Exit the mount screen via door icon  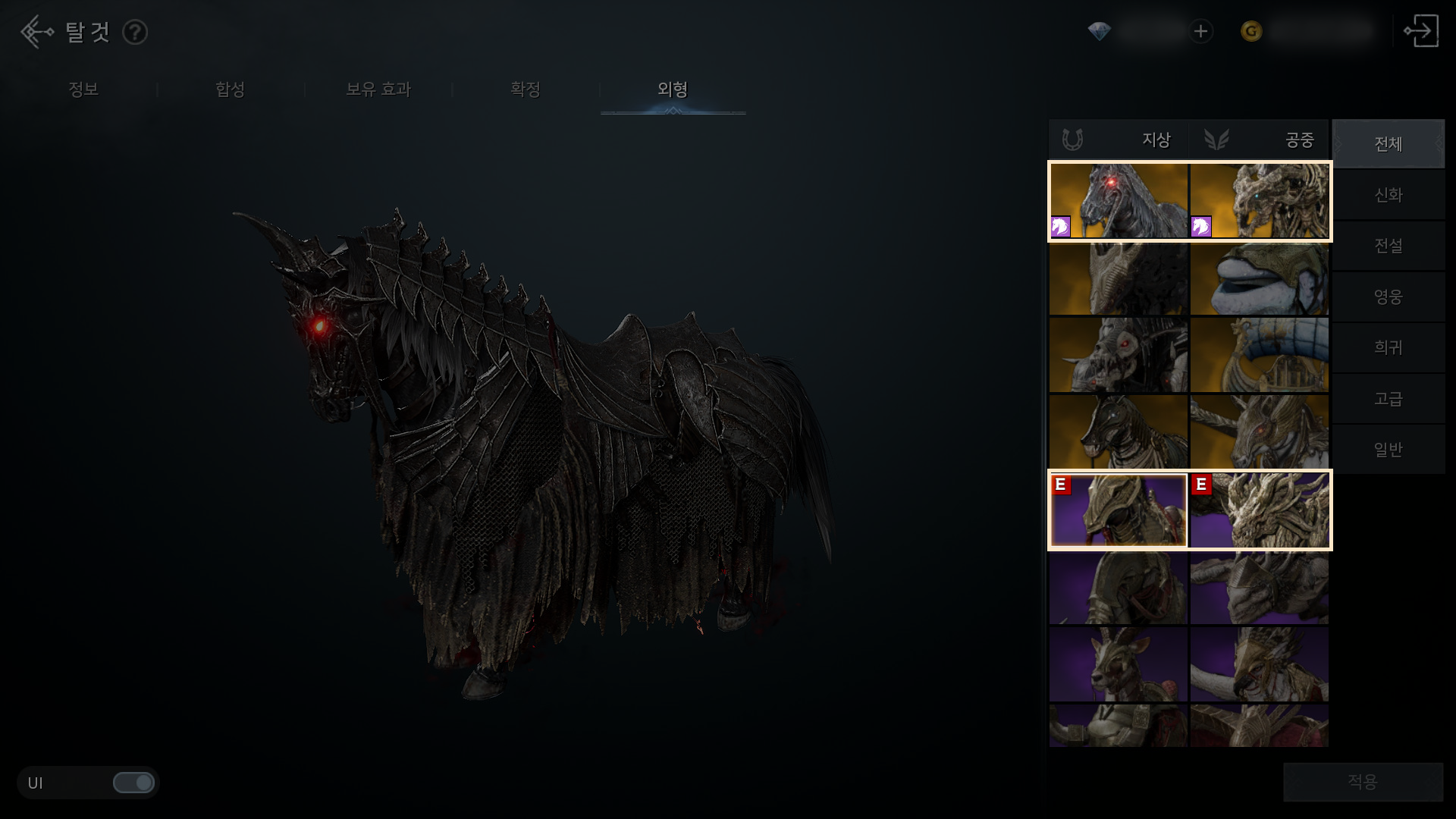click(x=1420, y=32)
